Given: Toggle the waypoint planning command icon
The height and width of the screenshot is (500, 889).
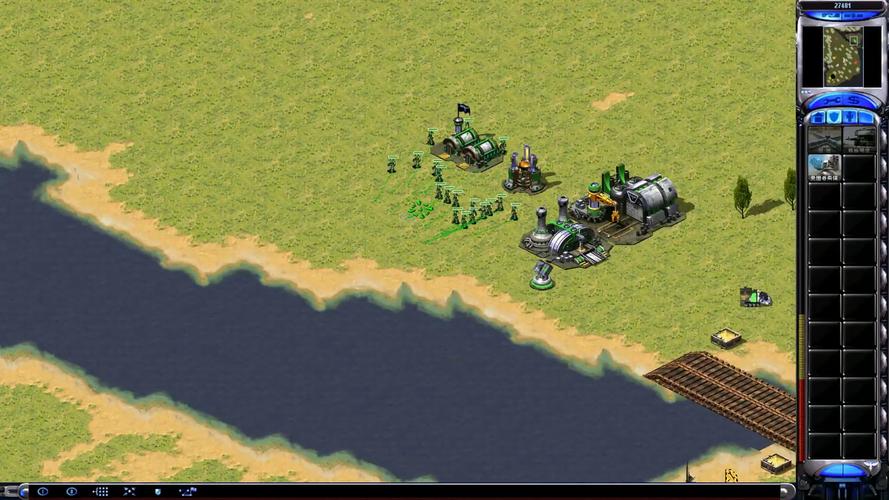Looking at the screenshot, I should [x=187, y=492].
